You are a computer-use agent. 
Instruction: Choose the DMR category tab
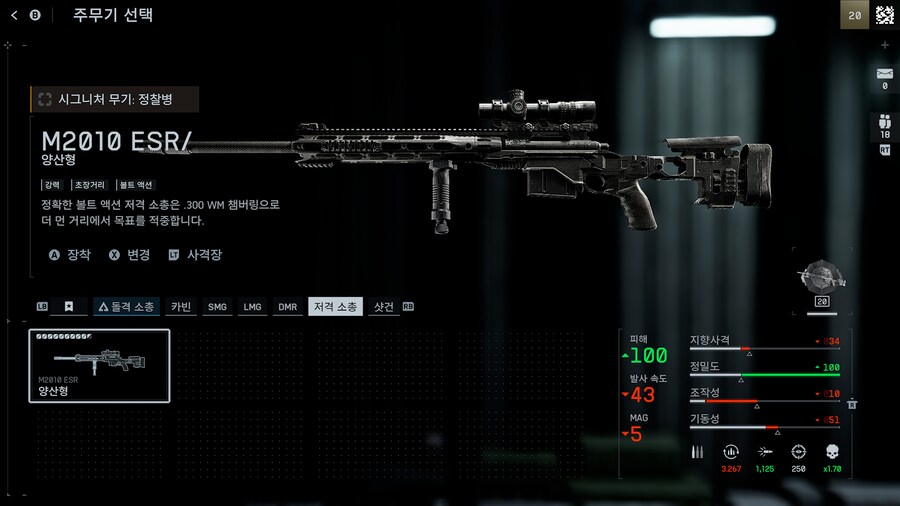(287, 307)
